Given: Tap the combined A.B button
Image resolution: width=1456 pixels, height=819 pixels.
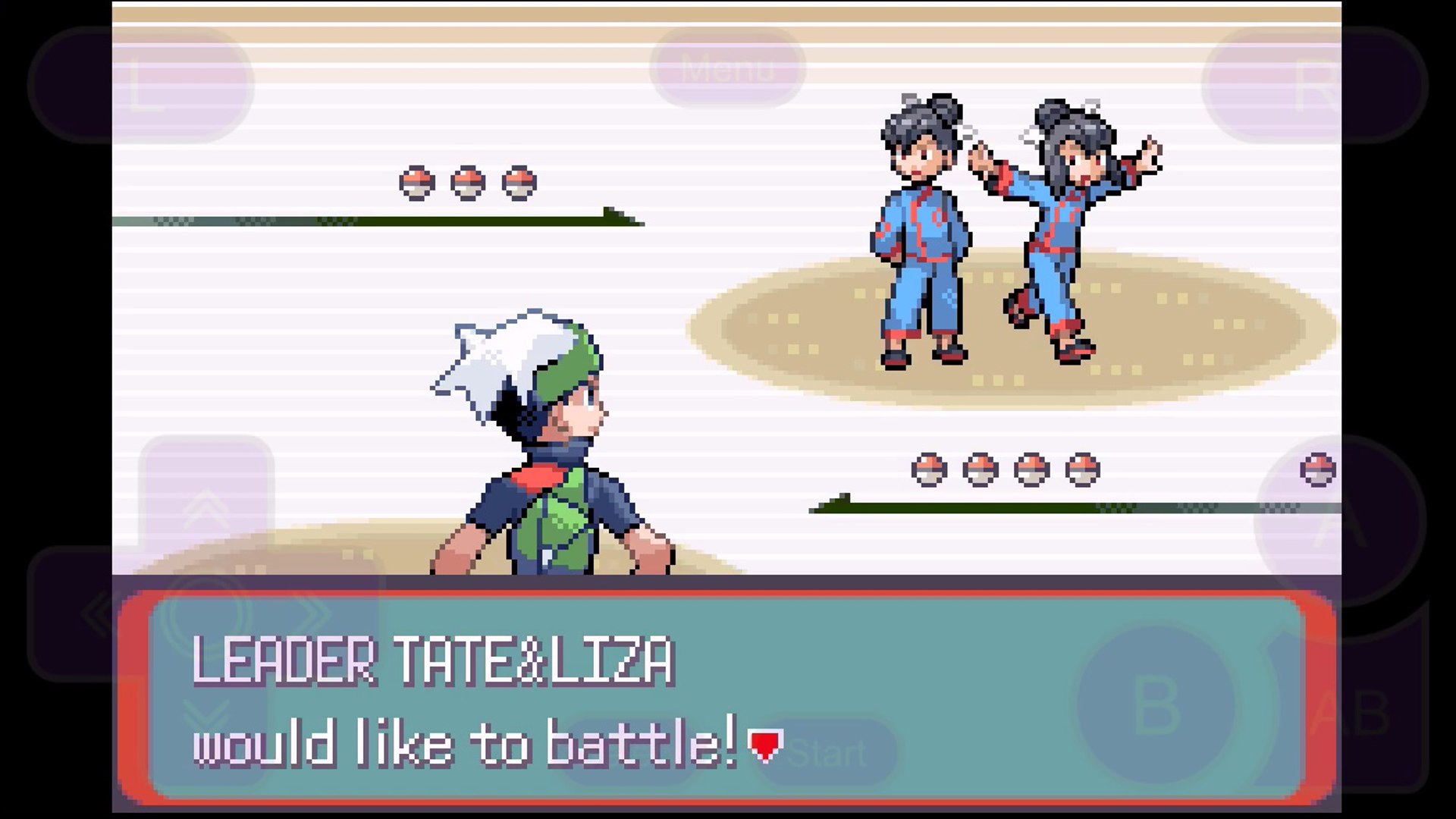Looking at the screenshot, I should click(1350, 713).
